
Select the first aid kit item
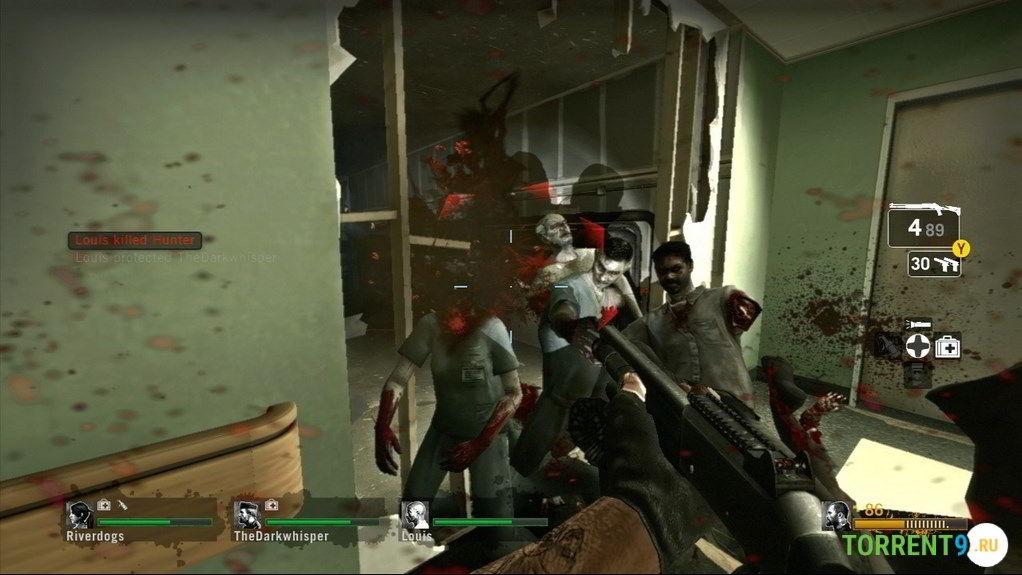[947, 346]
